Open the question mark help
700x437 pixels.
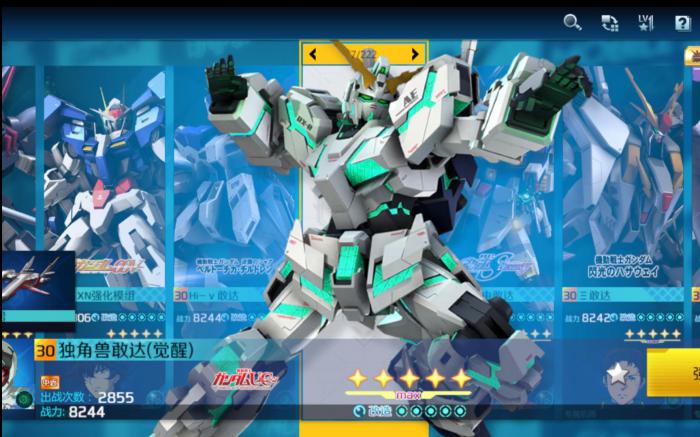(x=682, y=22)
